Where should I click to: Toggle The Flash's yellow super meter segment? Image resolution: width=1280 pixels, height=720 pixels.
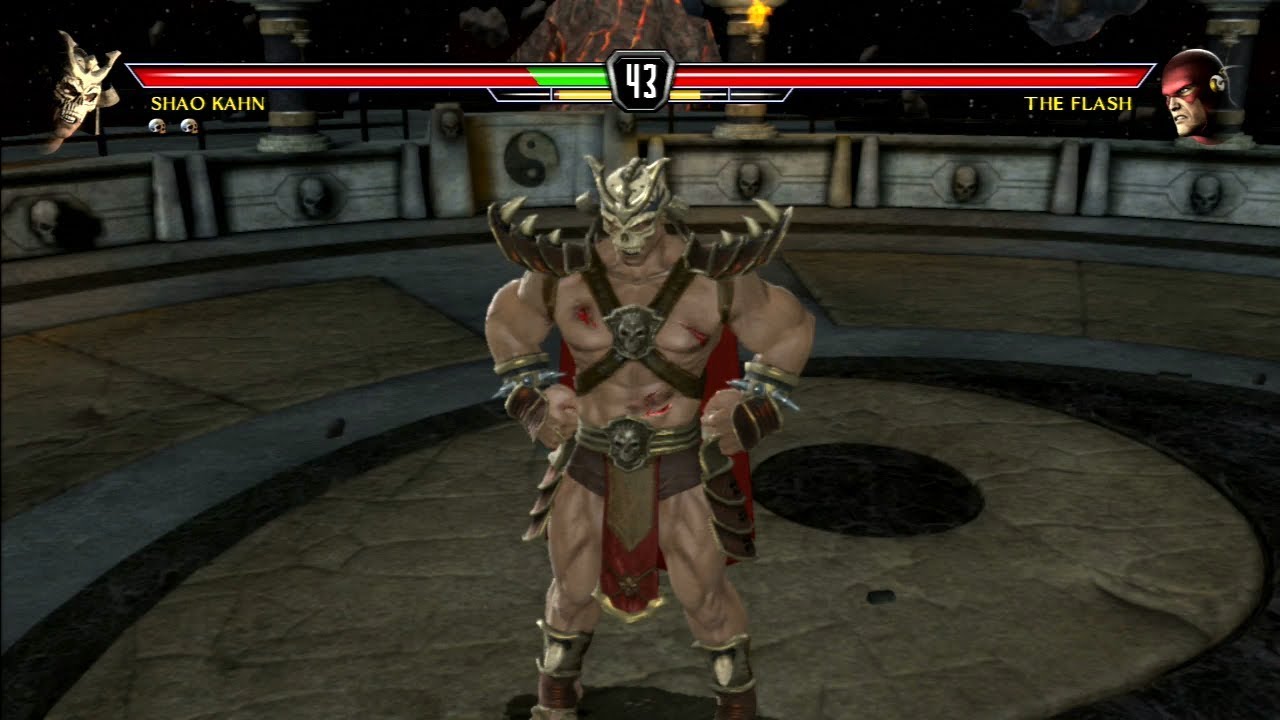click(x=685, y=94)
